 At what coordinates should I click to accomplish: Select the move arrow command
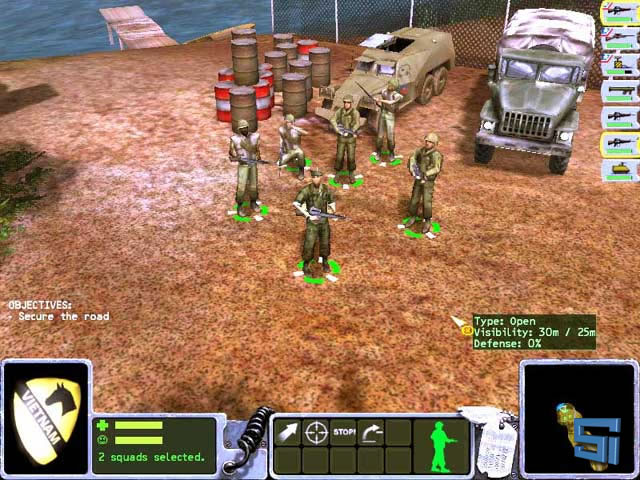tap(288, 433)
